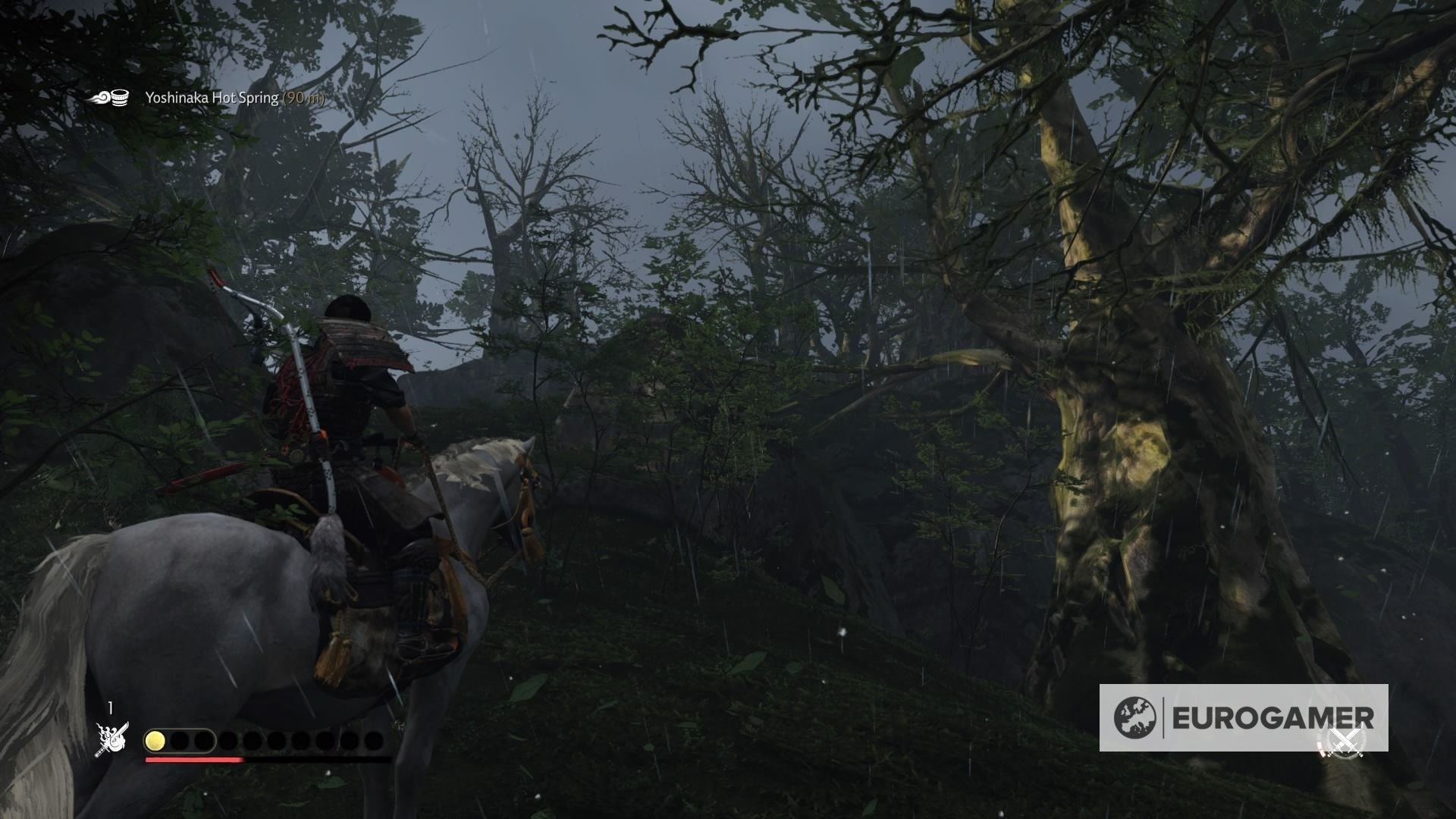The width and height of the screenshot is (1456, 819).
Task: Click the last empty Resolve dot
Action: point(374,741)
